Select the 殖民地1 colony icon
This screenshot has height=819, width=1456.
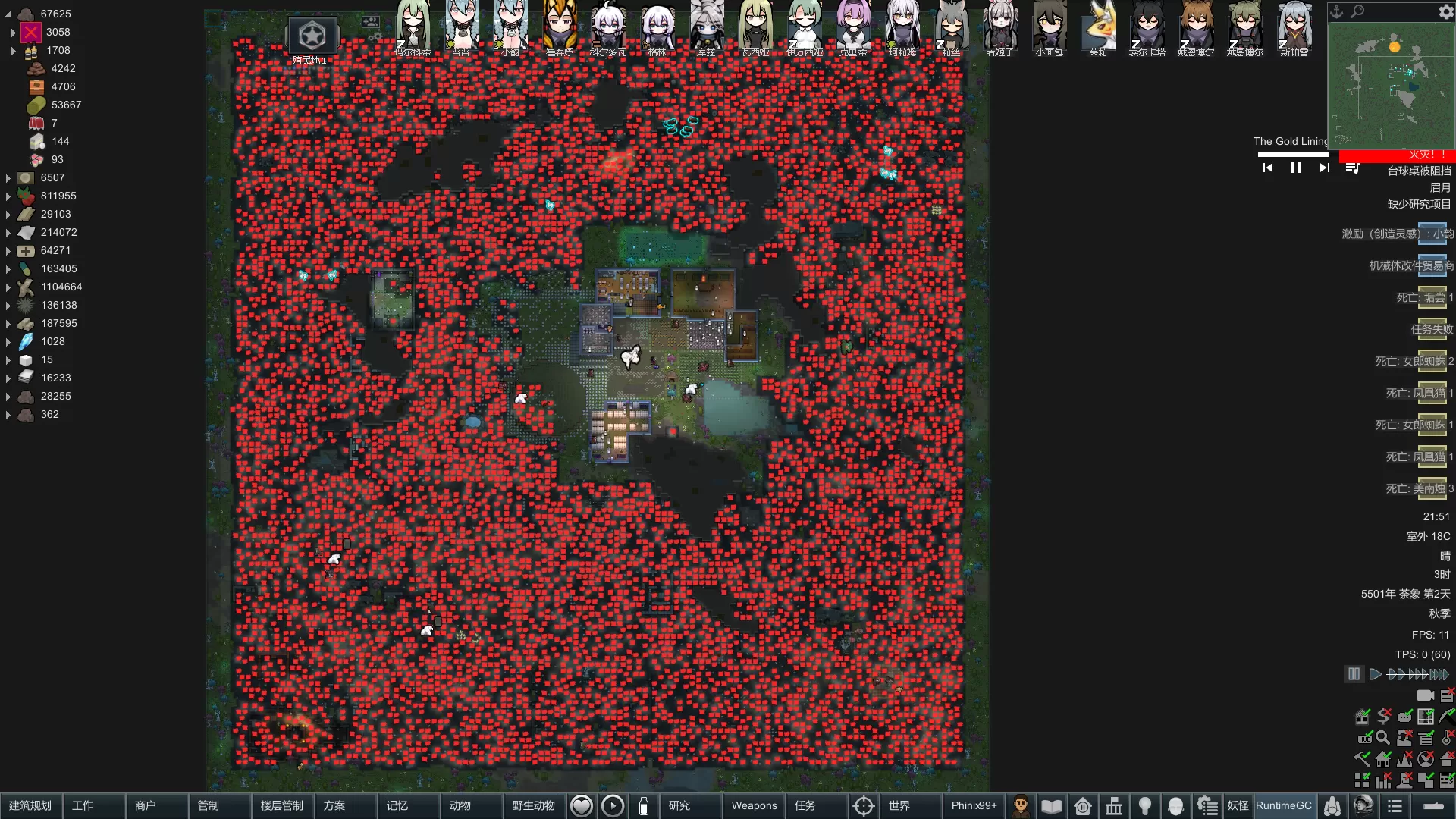(312, 36)
